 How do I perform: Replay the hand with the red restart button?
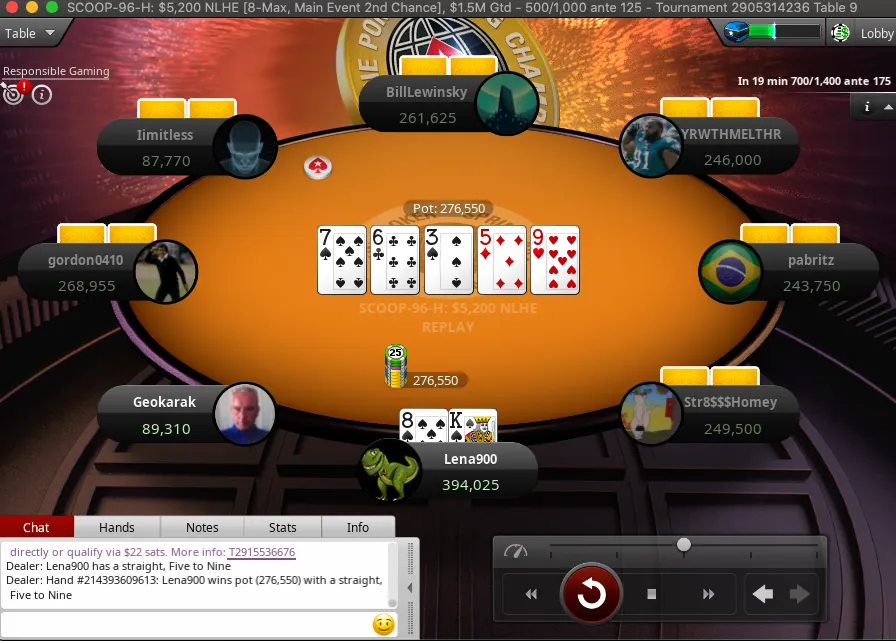tap(590, 595)
